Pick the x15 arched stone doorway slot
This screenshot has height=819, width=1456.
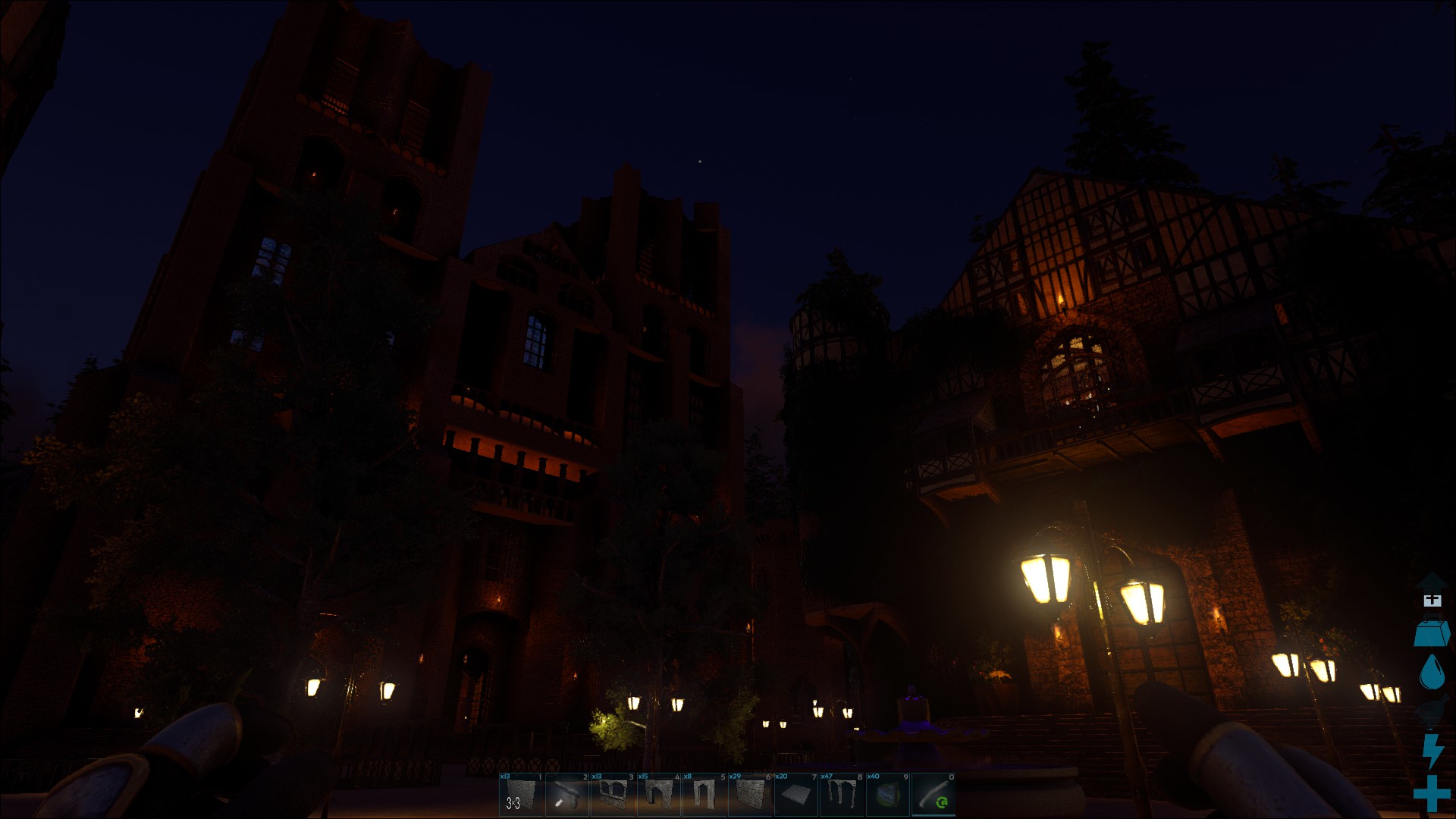658,795
